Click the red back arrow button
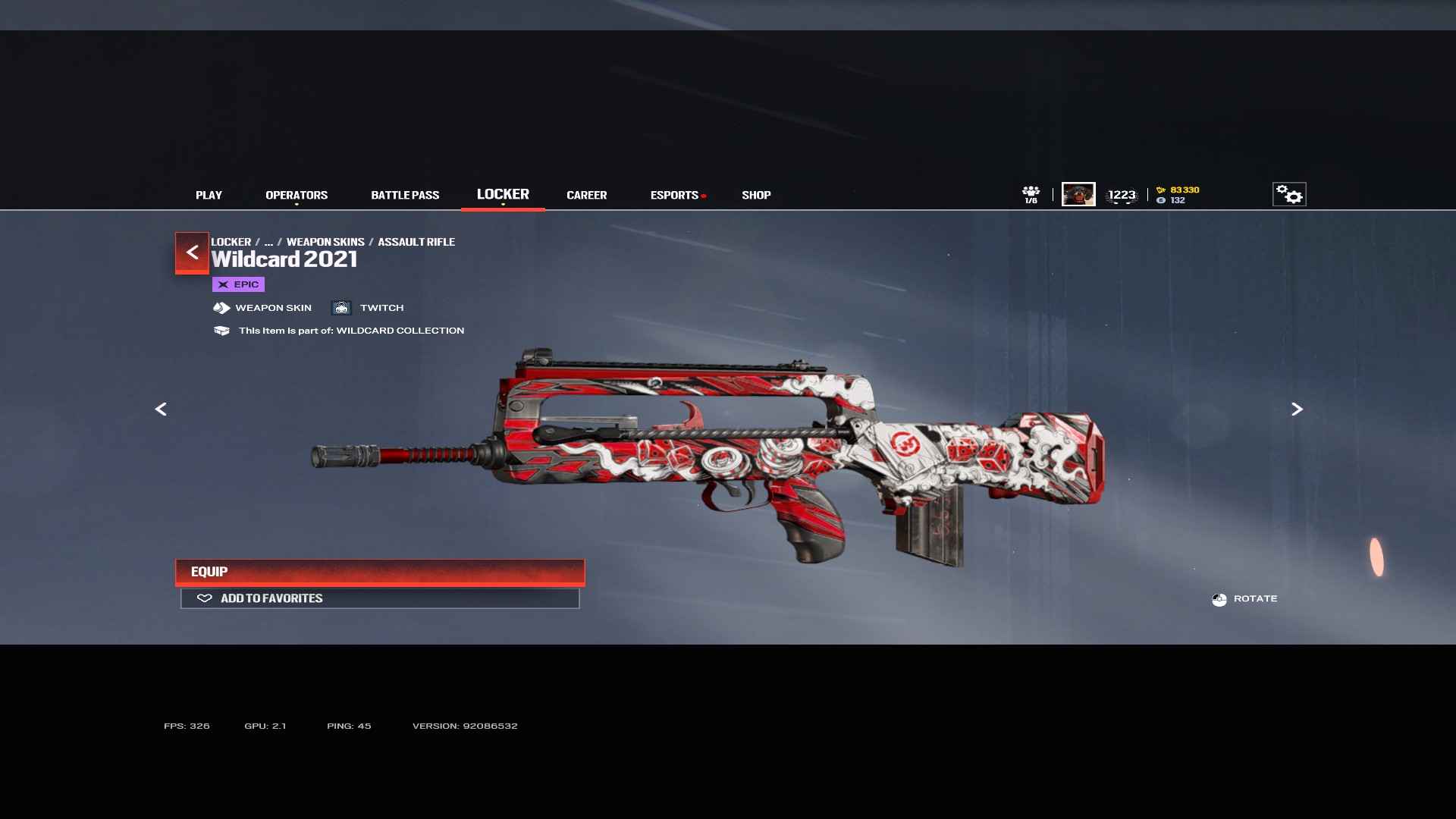Image resolution: width=1456 pixels, height=819 pixels. pyautogui.click(x=192, y=252)
